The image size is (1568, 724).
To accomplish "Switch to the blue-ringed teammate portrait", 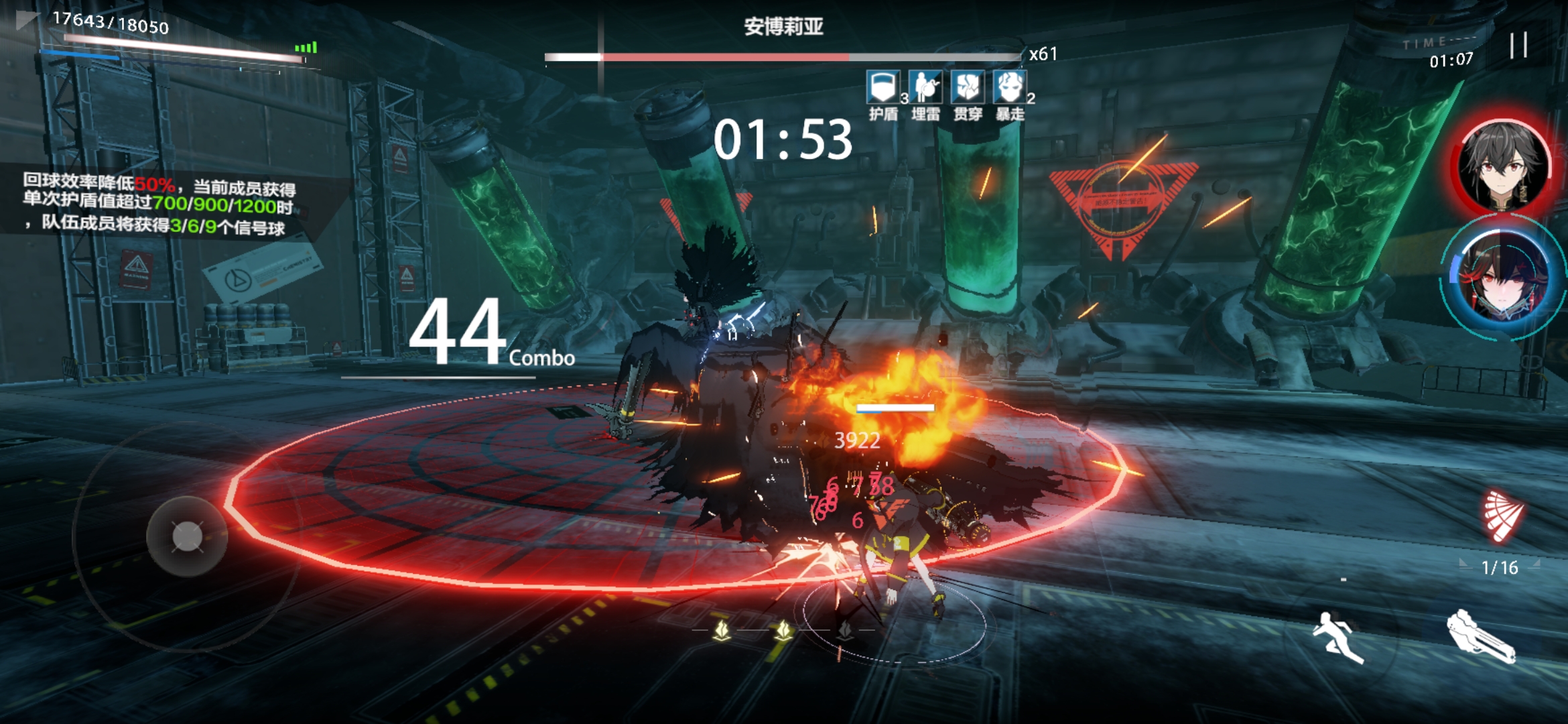I will coord(1502,278).
